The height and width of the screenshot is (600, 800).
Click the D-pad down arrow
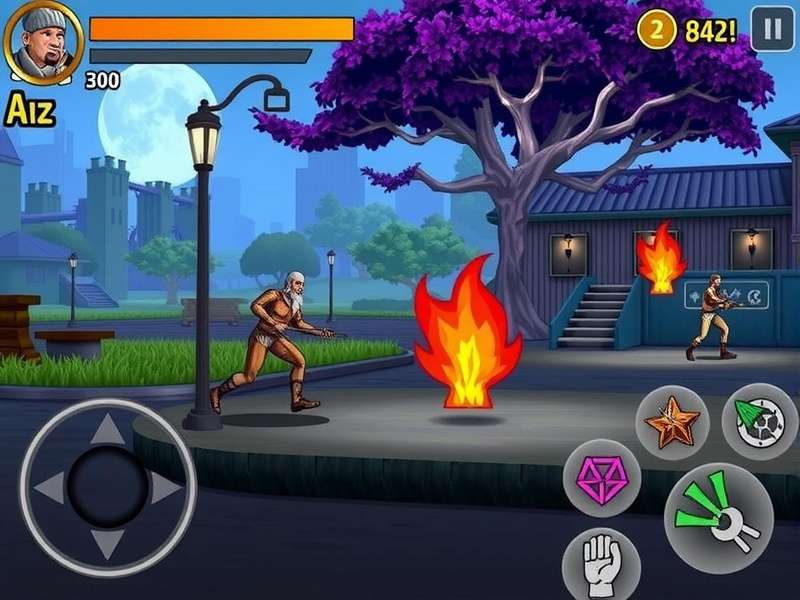point(108,544)
